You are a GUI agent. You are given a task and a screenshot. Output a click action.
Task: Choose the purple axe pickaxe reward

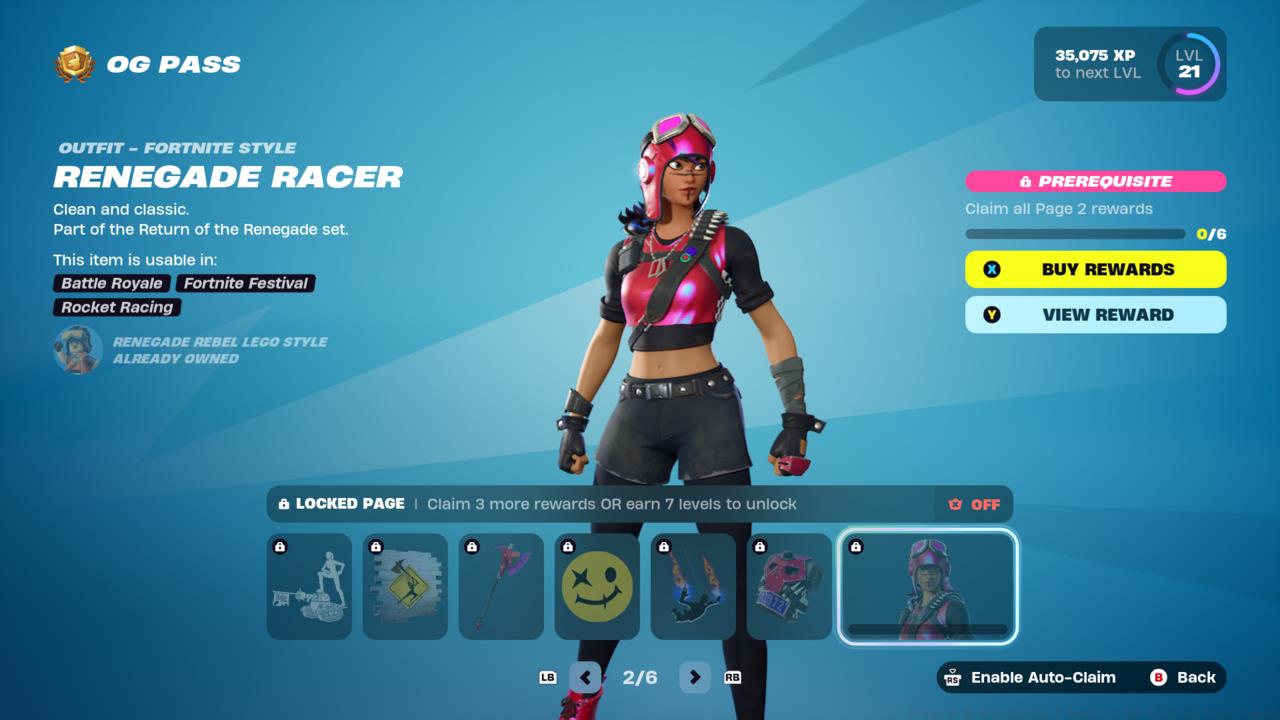pos(501,586)
